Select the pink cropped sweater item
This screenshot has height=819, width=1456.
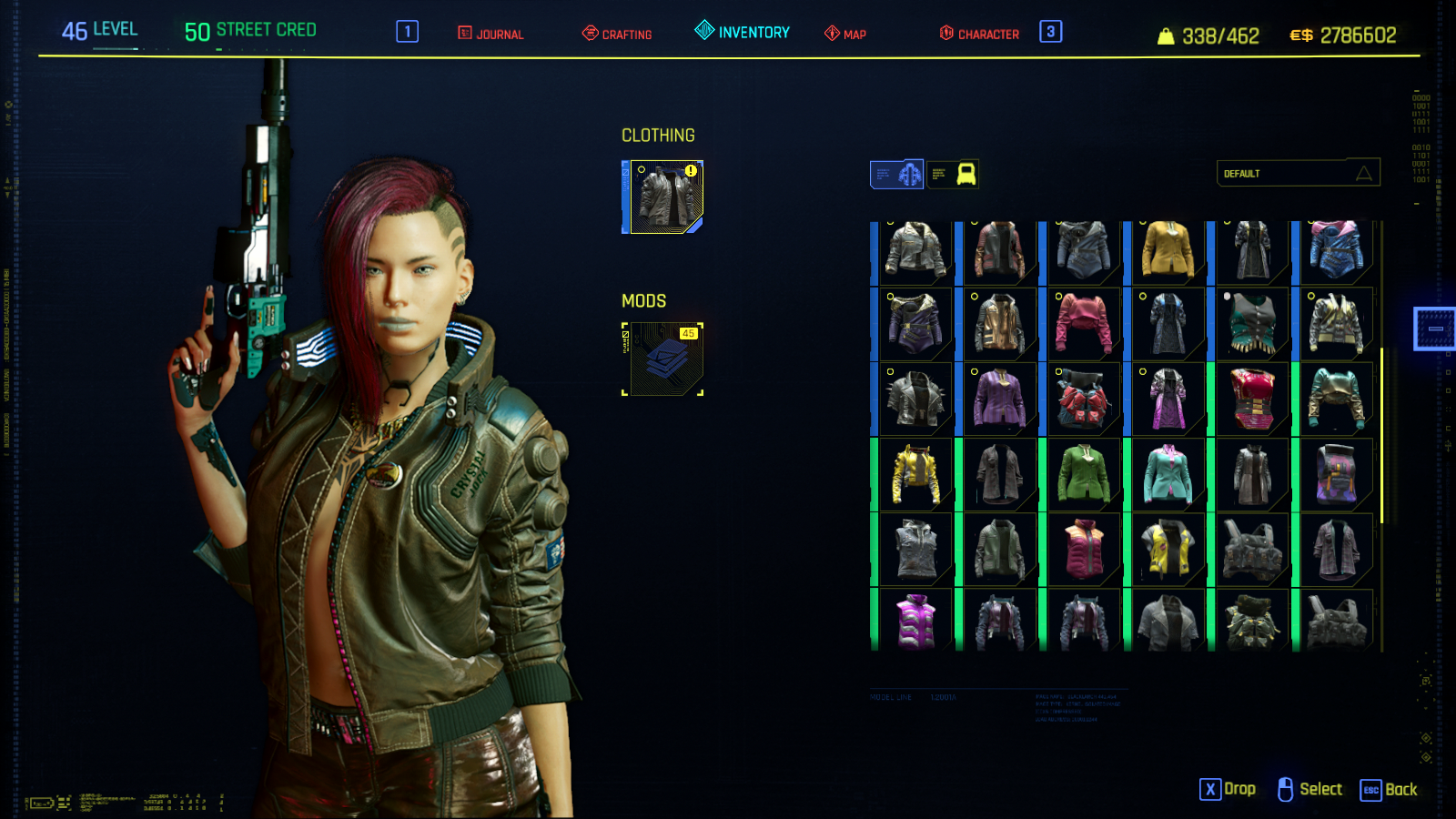pyautogui.click(x=1084, y=324)
